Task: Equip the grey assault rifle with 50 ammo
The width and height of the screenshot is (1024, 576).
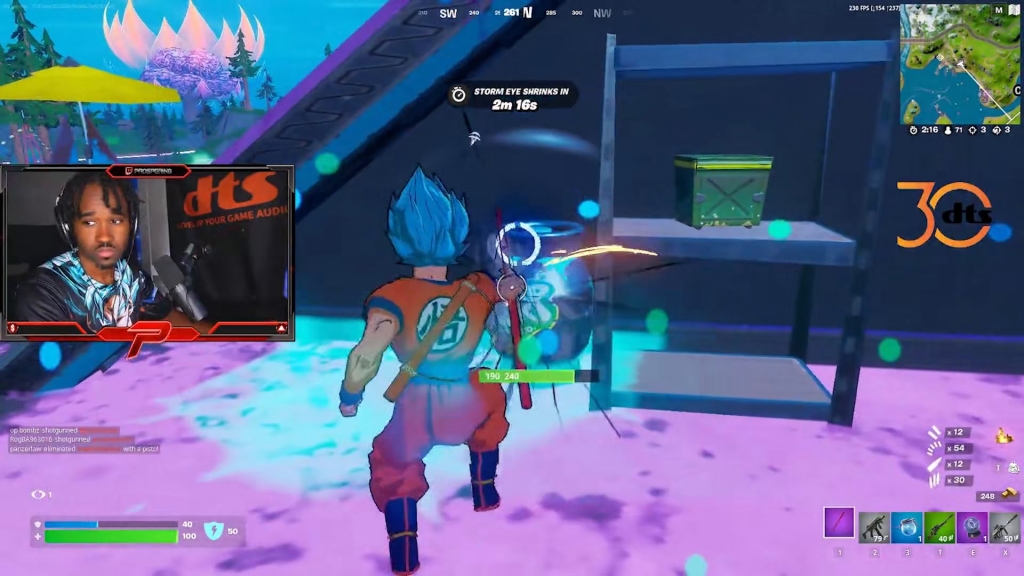Action: coord(1005,526)
